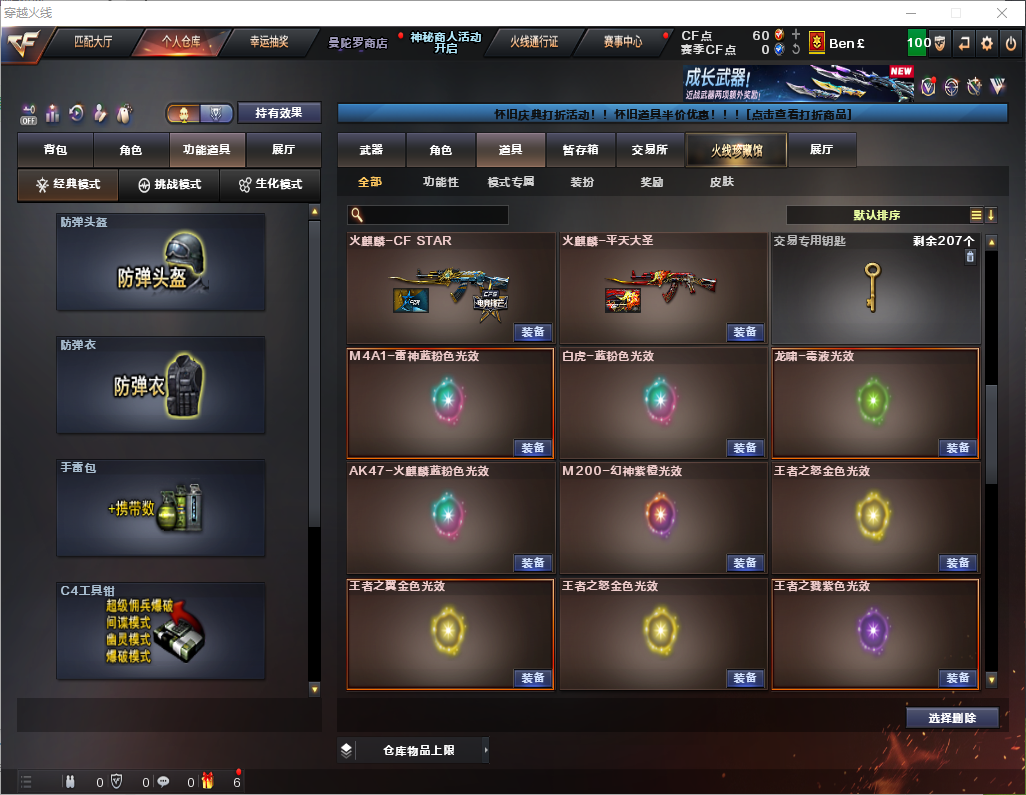1026x795 pixels.
Task: Switch to the 挑战模式 mode tab
Action: tap(169, 185)
